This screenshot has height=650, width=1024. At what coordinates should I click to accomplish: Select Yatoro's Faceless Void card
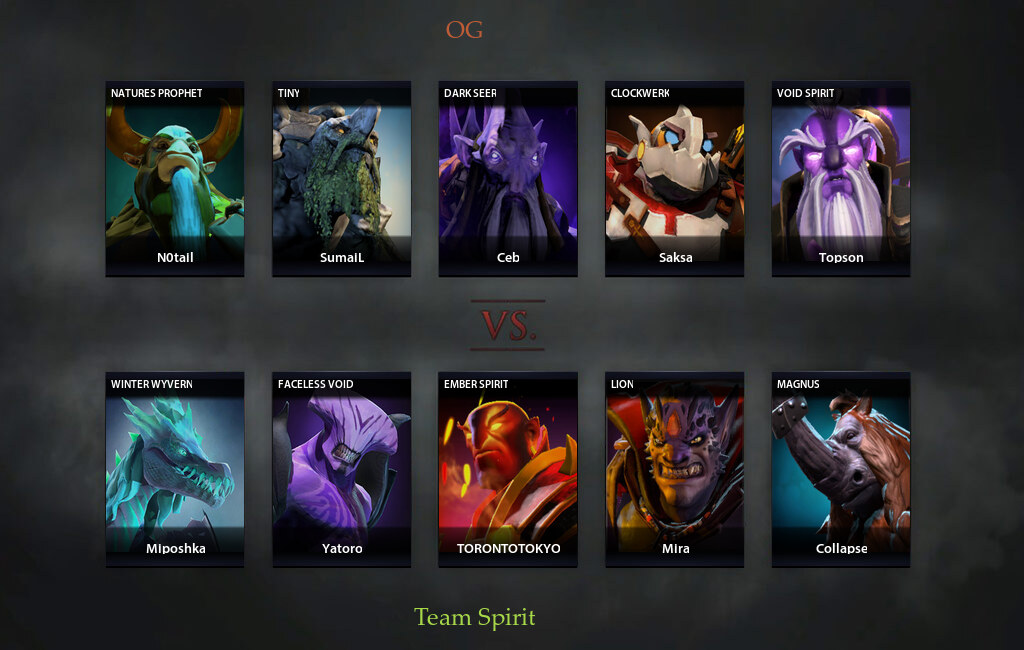pos(342,469)
